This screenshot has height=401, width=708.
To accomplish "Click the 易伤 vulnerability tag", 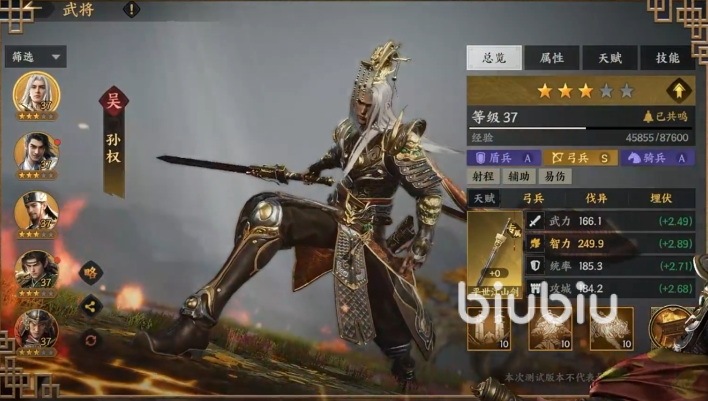I will 553,176.
